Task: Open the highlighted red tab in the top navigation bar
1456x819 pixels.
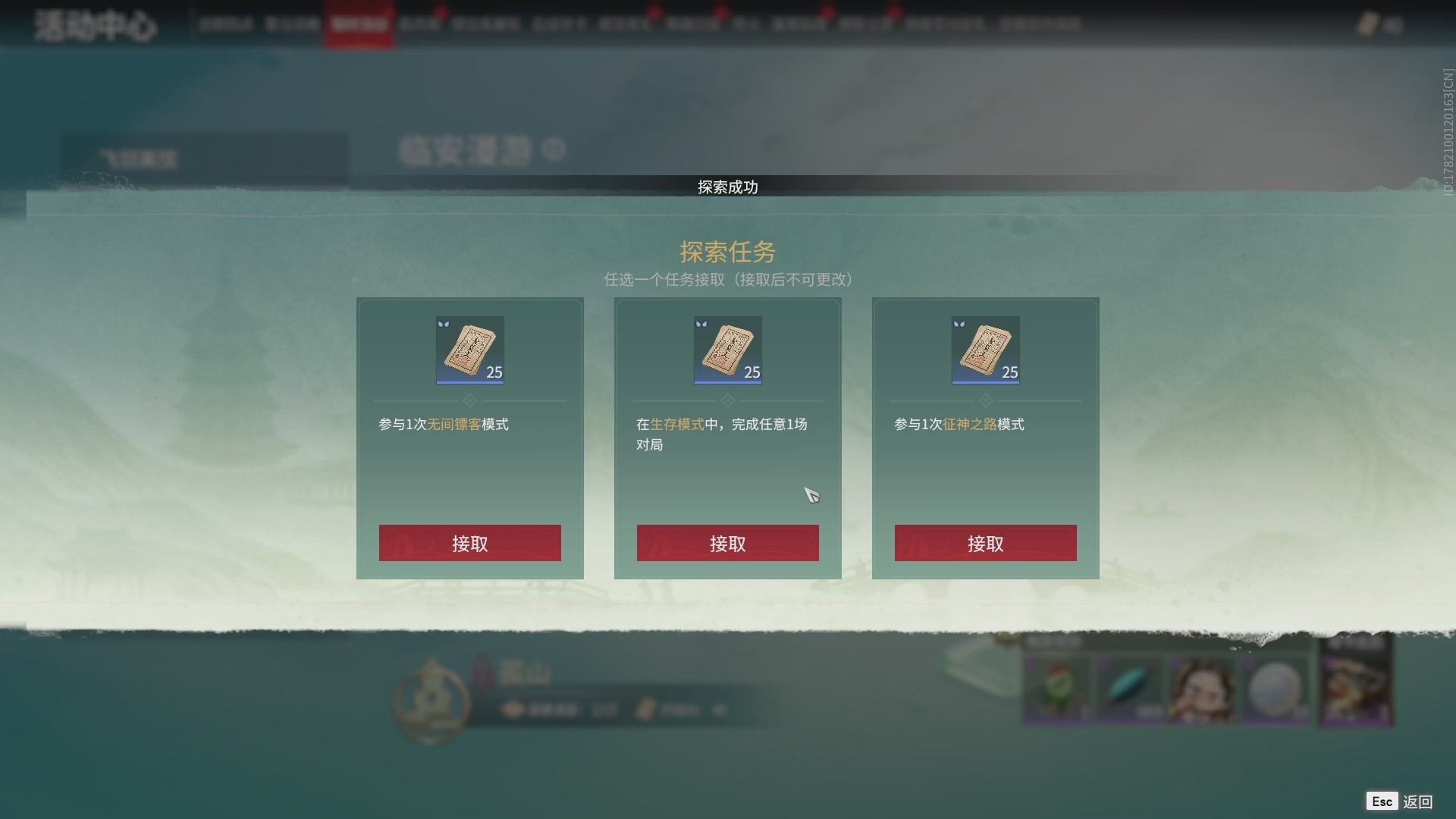Action: [360, 24]
